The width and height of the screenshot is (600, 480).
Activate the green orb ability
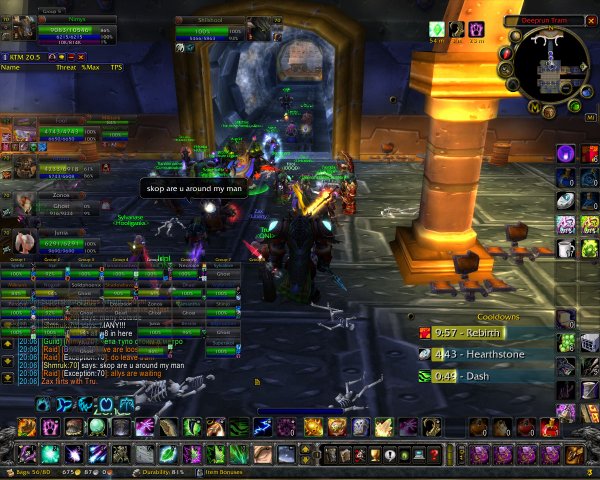click(x=97, y=427)
